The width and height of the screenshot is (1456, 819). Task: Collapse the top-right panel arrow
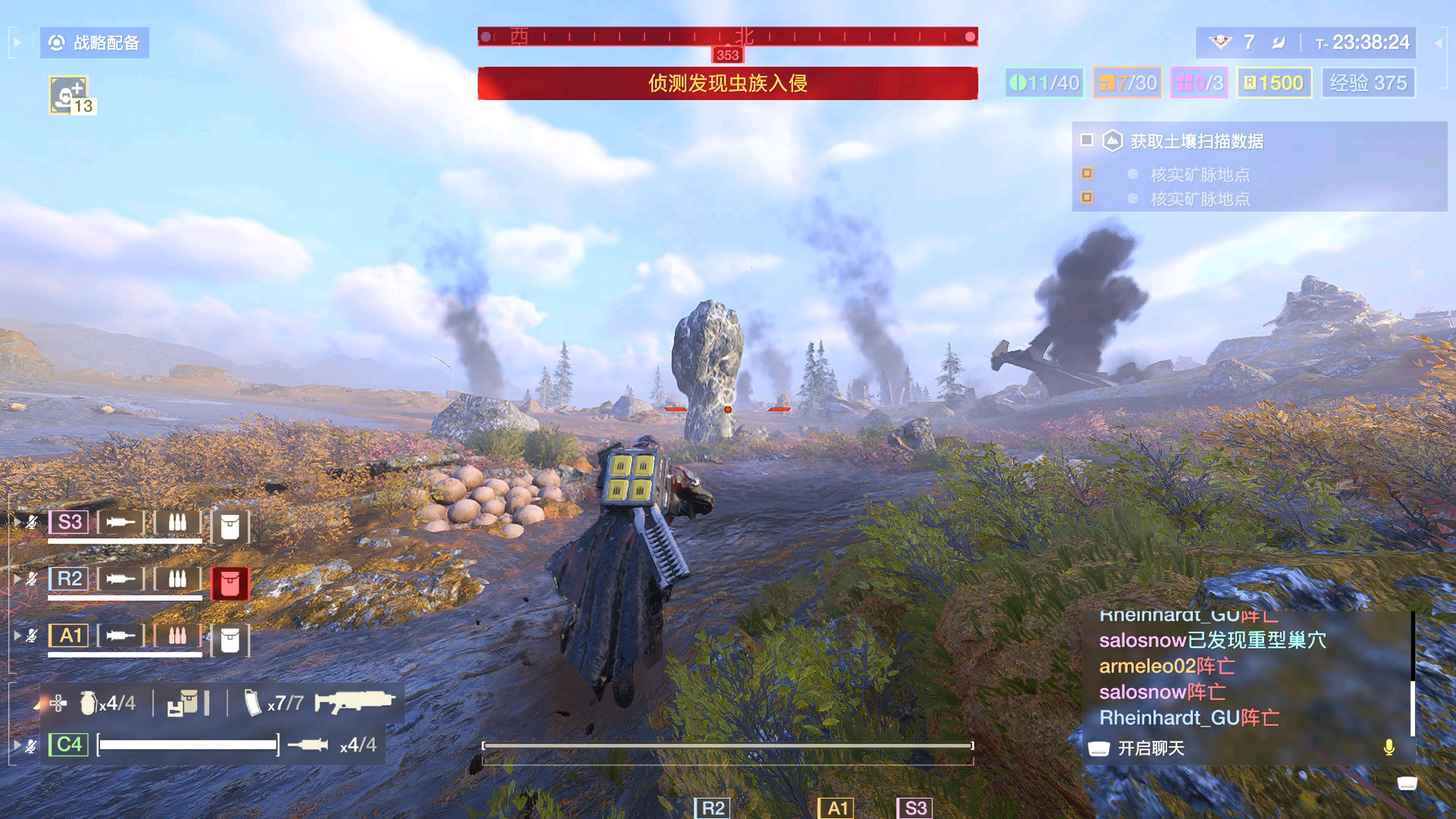(1439, 42)
